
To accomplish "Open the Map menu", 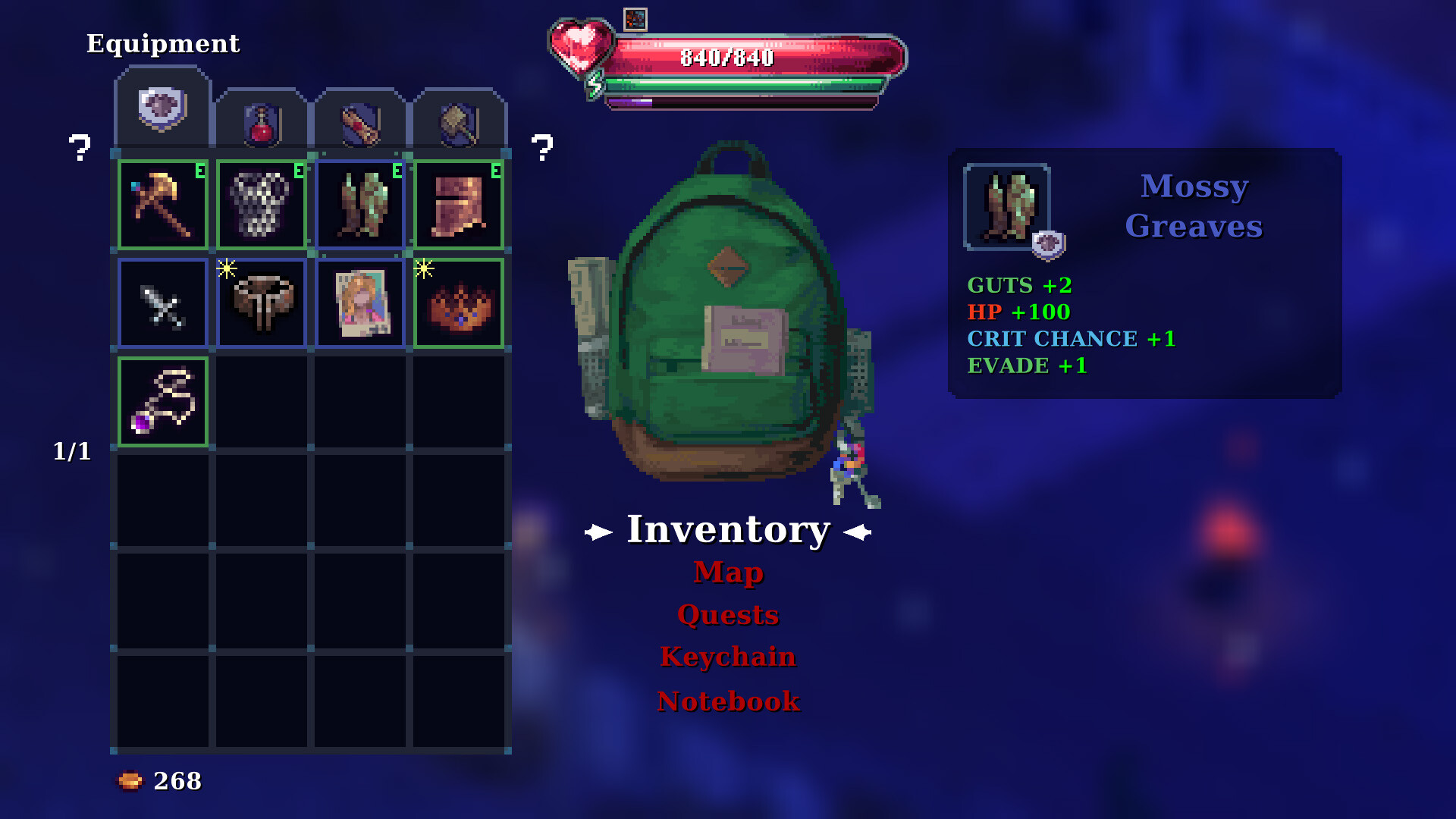I will (x=728, y=573).
